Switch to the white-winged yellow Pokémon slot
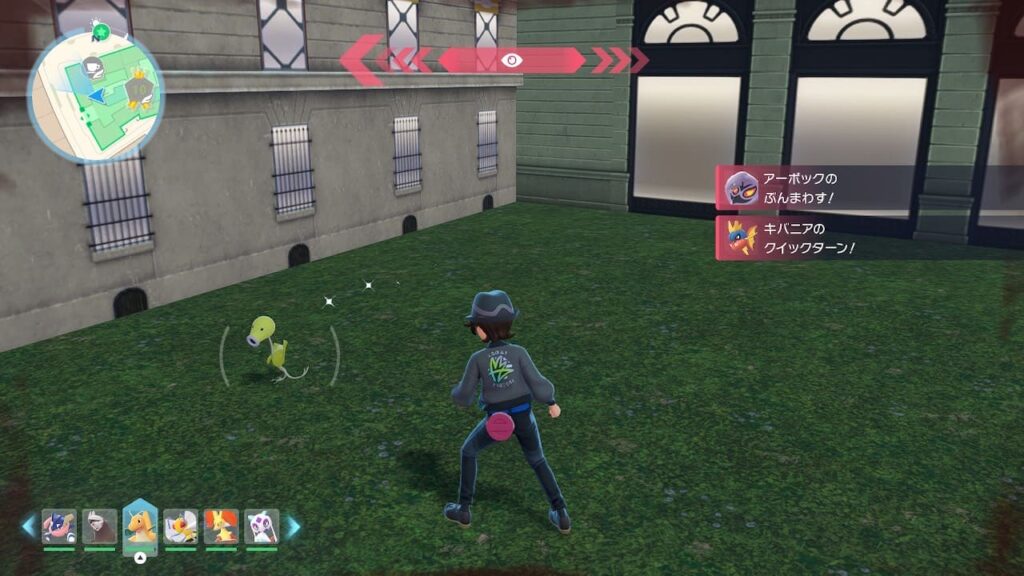 point(180,525)
